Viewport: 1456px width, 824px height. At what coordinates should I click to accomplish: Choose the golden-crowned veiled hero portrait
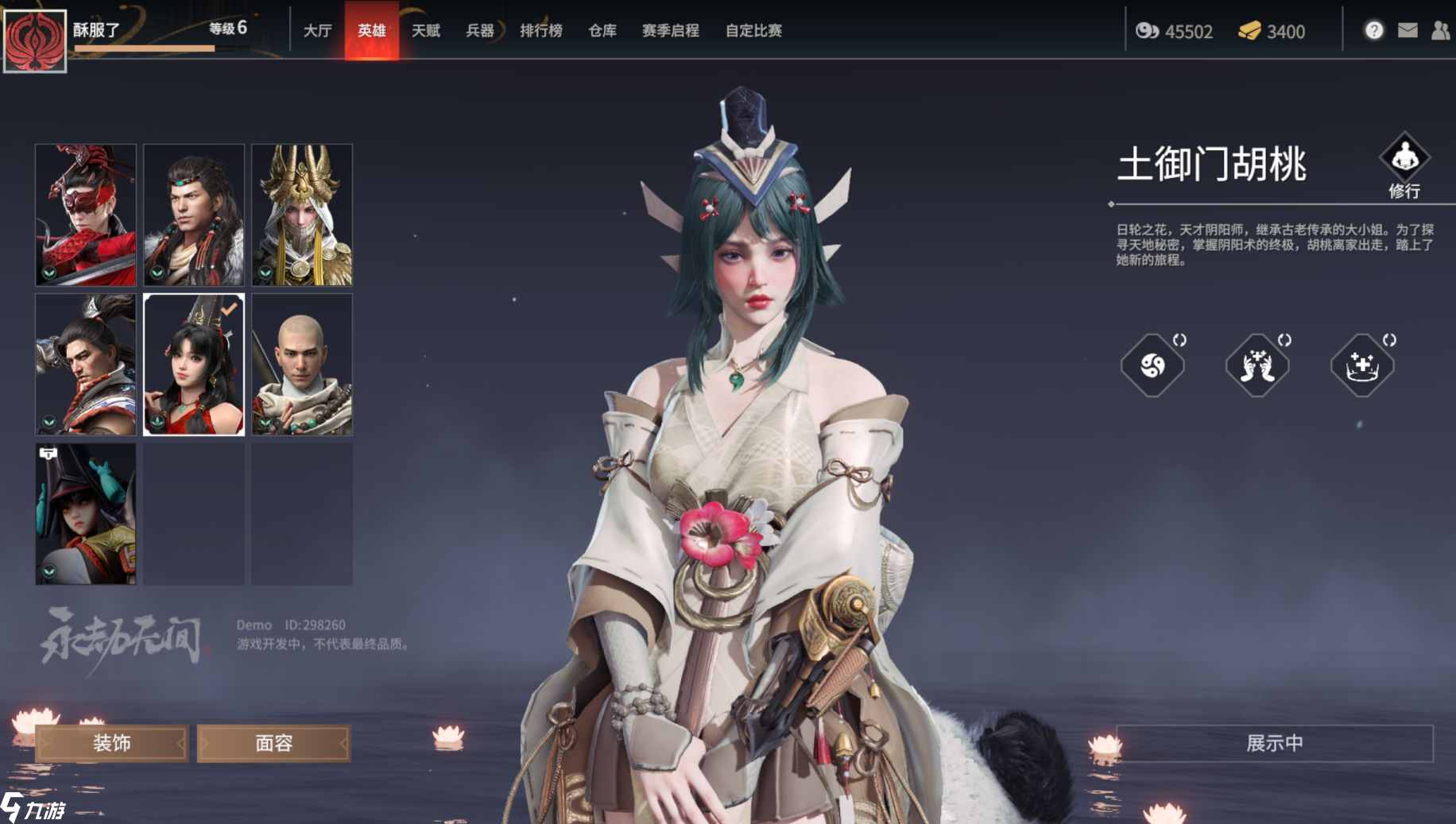click(302, 215)
